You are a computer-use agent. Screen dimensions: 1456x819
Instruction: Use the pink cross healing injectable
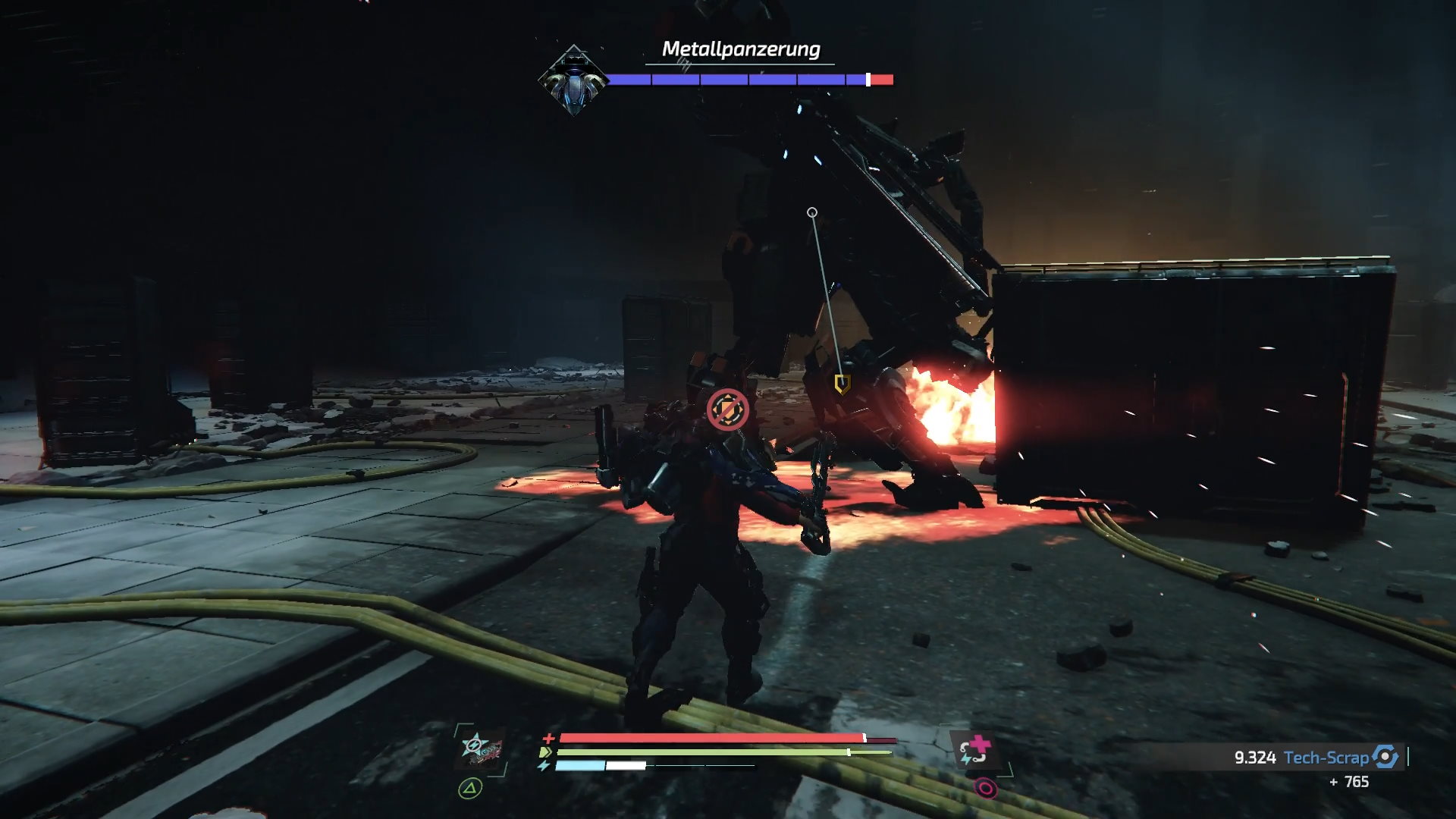(975, 749)
